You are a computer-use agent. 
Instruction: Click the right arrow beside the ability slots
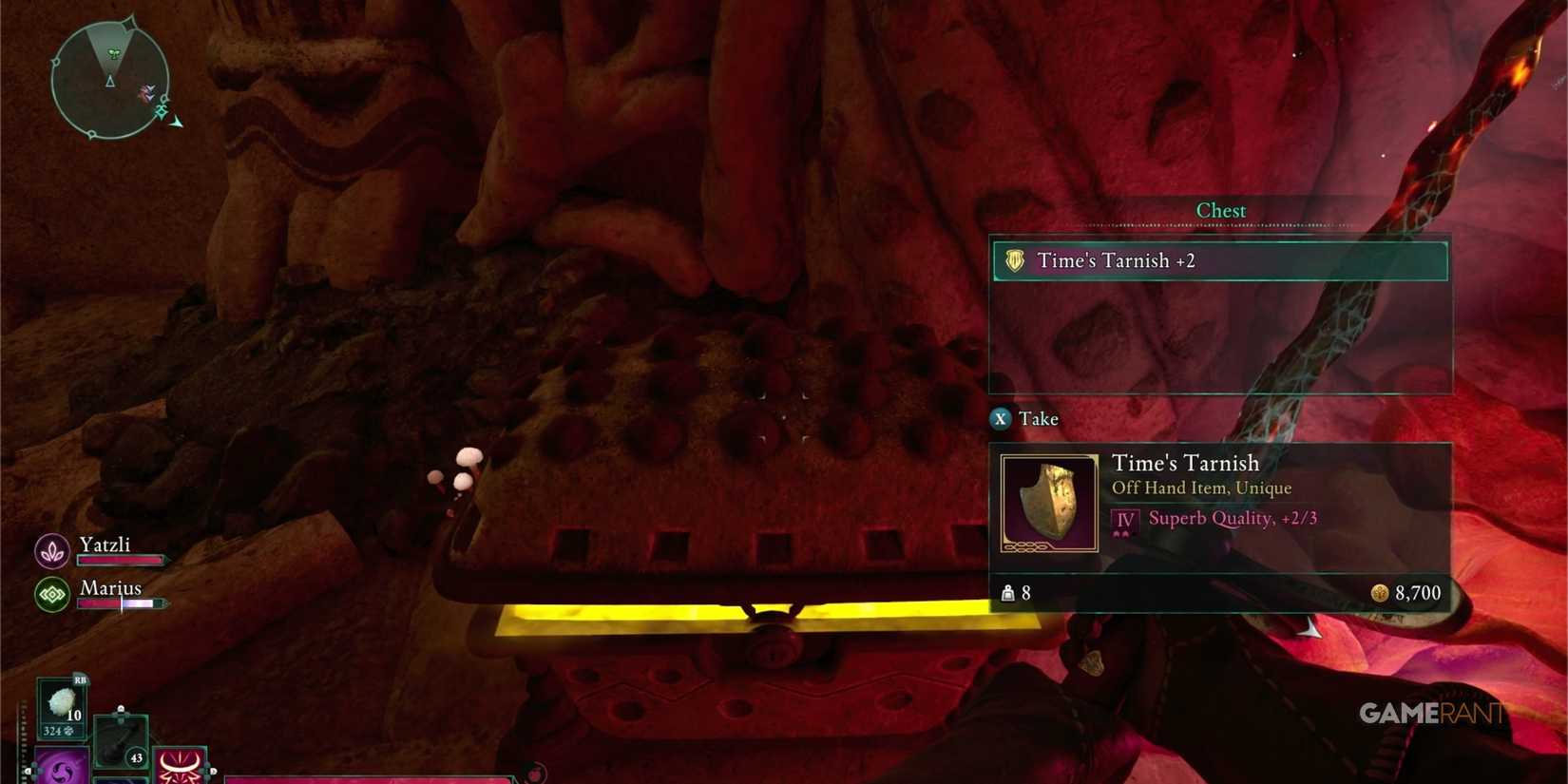[213, 771]
